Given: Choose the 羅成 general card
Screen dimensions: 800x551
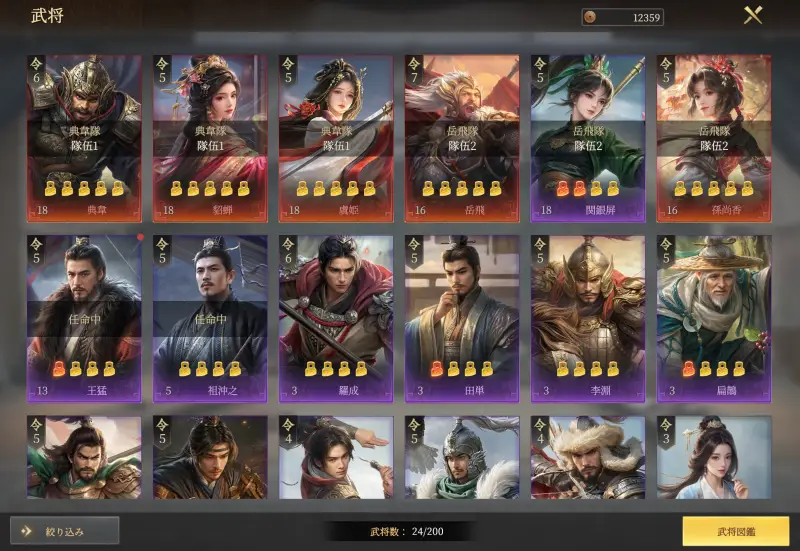Looking at the screenshot, I should point(336,318).
